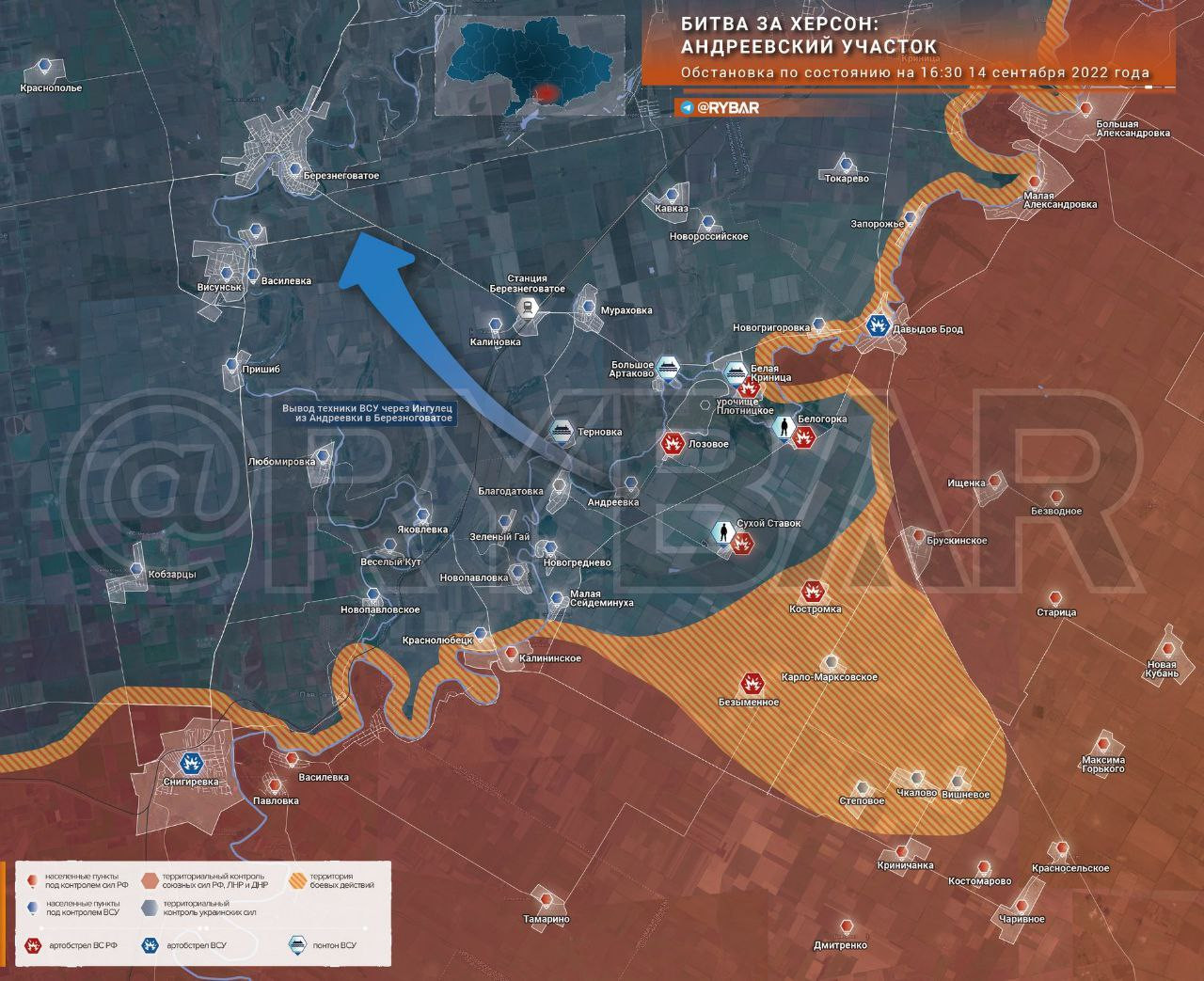Click the Безыменное red shelling marker
This screenshot has width=1204, height=981.
[752, 684]
